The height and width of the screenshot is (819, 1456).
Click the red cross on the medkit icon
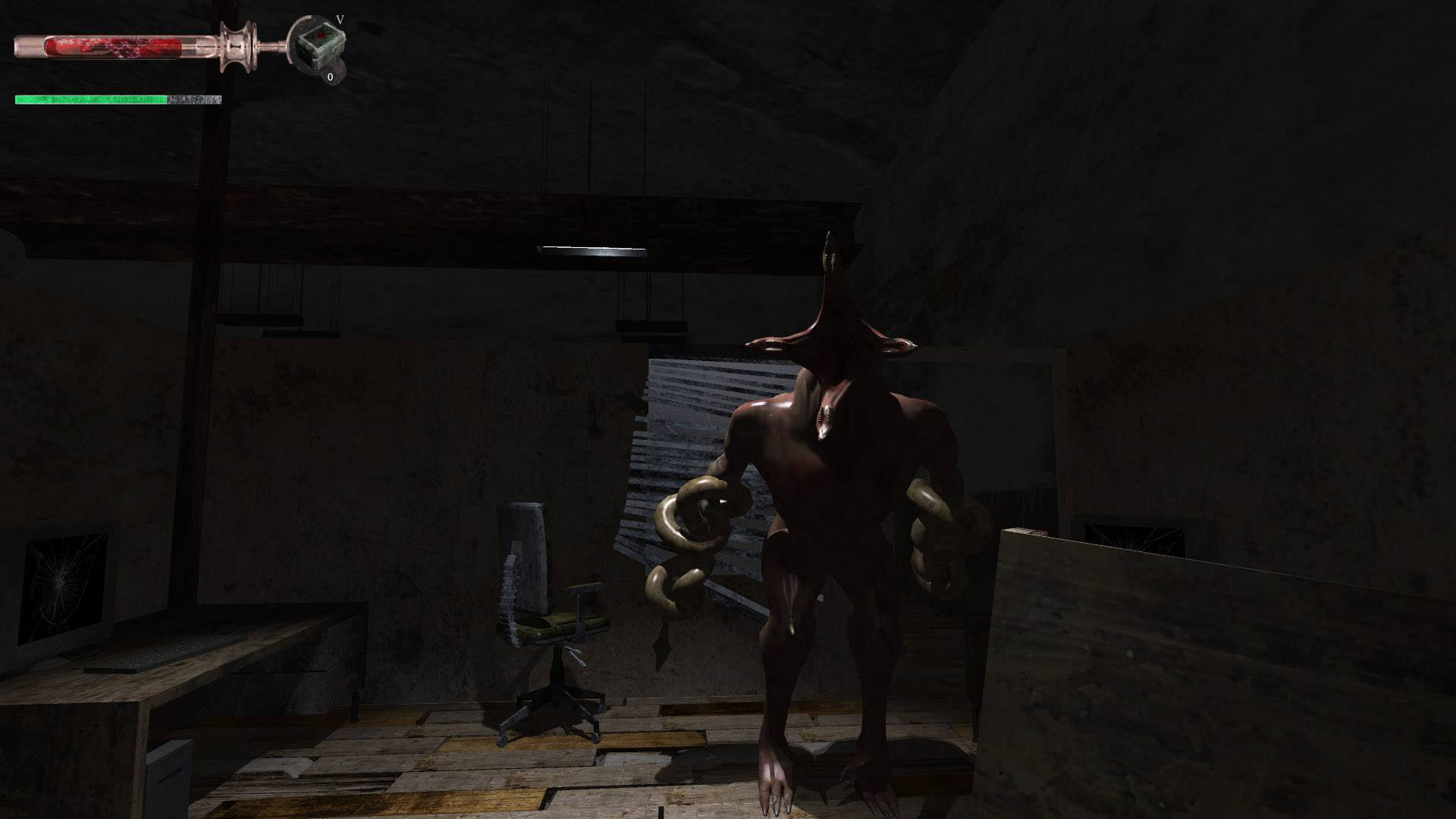[x=322, y=36]
